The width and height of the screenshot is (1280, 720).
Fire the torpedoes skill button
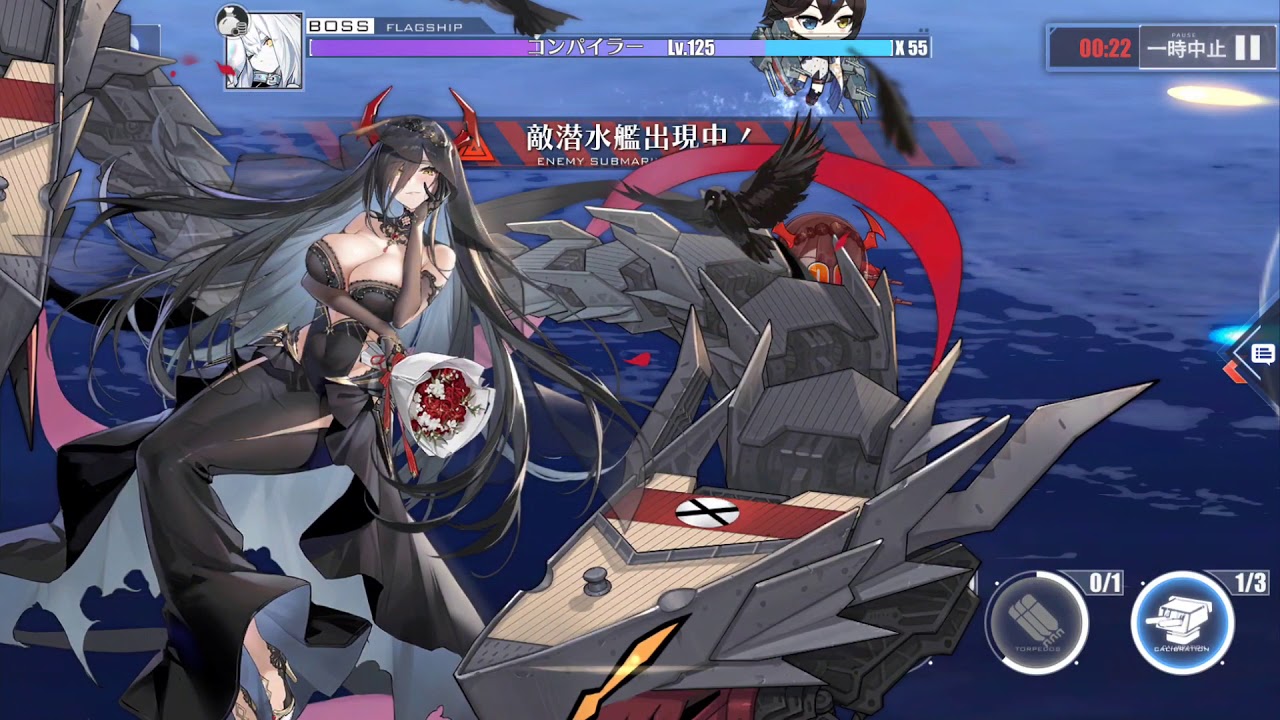(1036, 621)
